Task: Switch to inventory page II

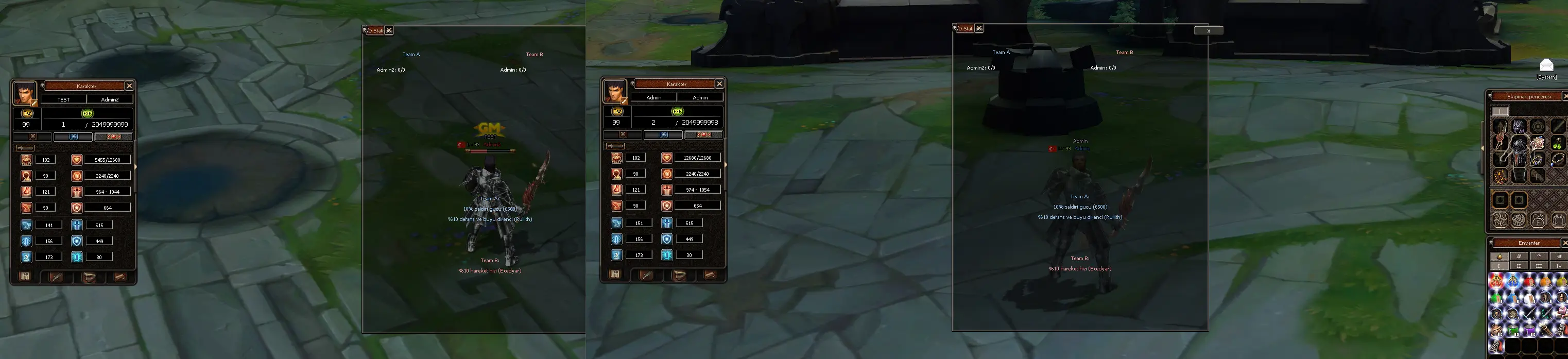Action: [1519, 266]
